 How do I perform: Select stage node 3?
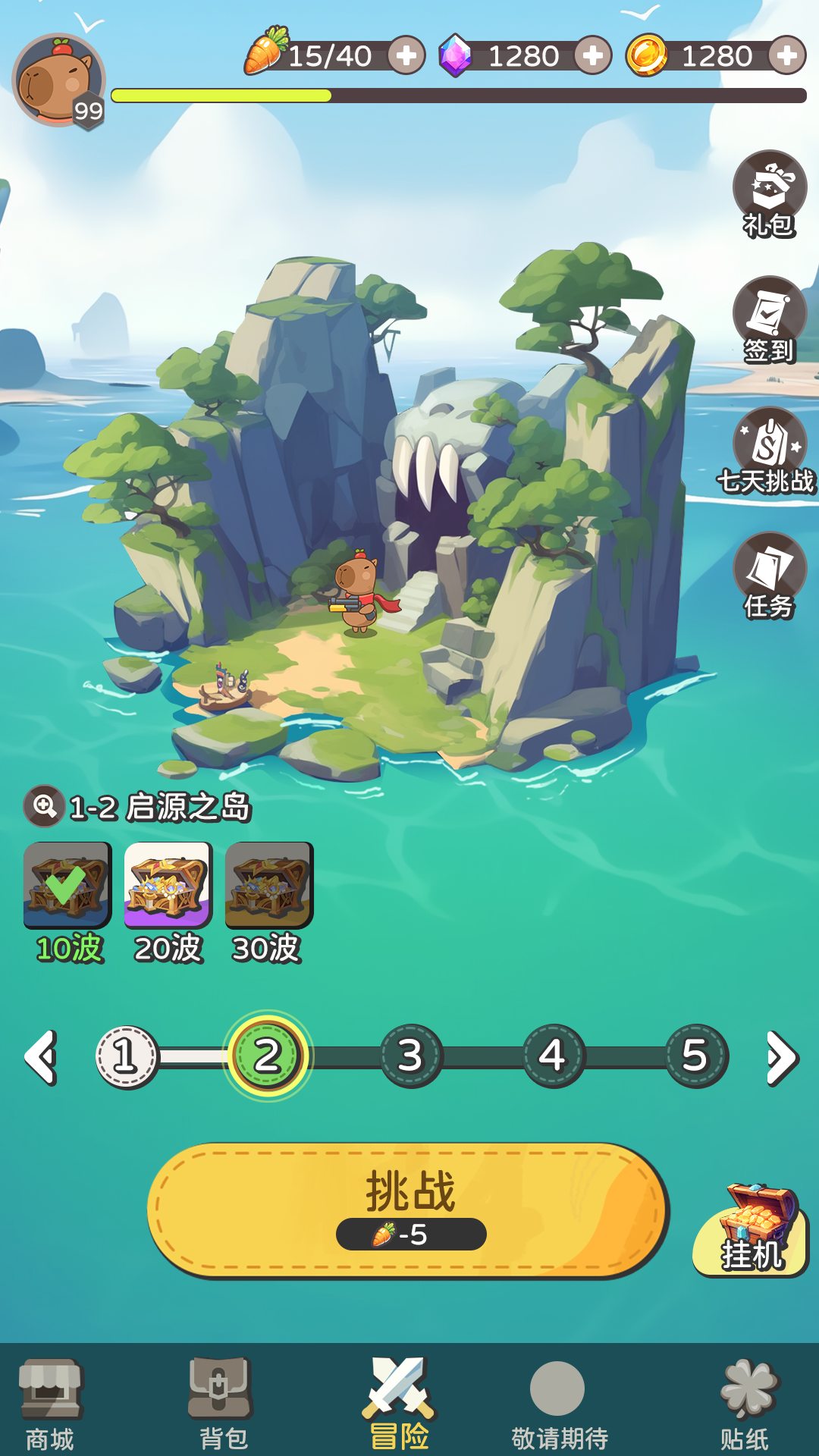410,1056
